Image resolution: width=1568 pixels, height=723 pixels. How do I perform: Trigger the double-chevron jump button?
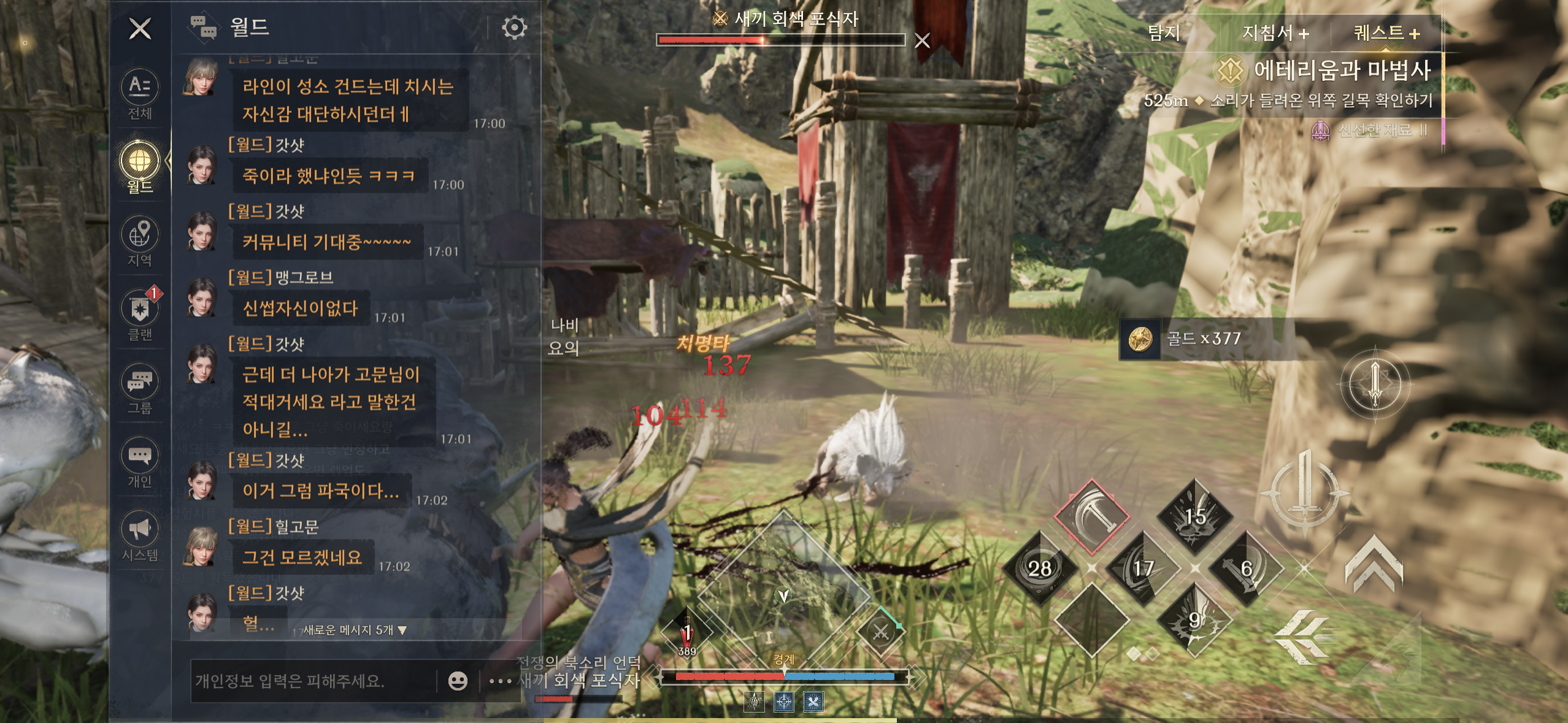pyautogui.click(x=1374, y=563)
